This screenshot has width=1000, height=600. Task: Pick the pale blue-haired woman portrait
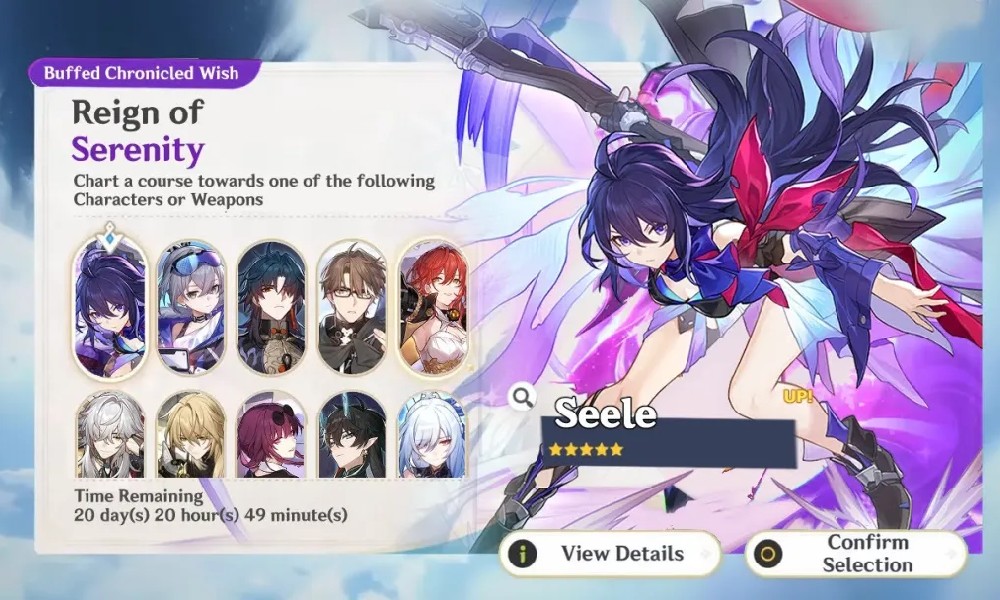click(x=431, y=437)
